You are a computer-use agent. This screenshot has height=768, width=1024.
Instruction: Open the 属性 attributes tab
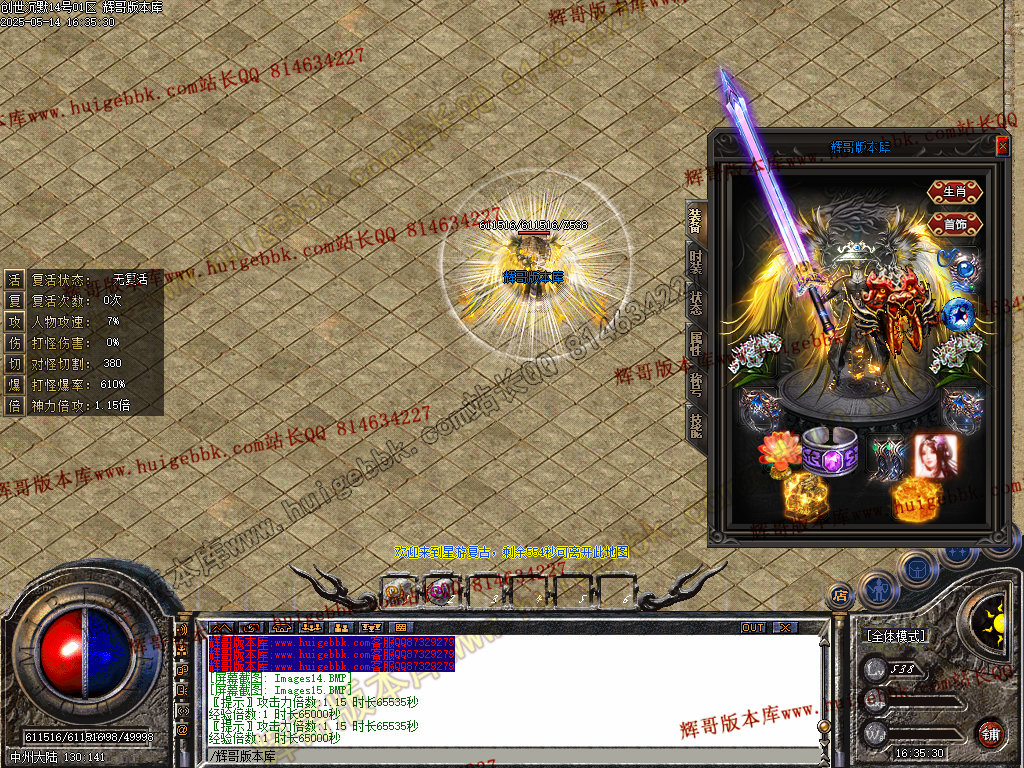tap(696, 342)
